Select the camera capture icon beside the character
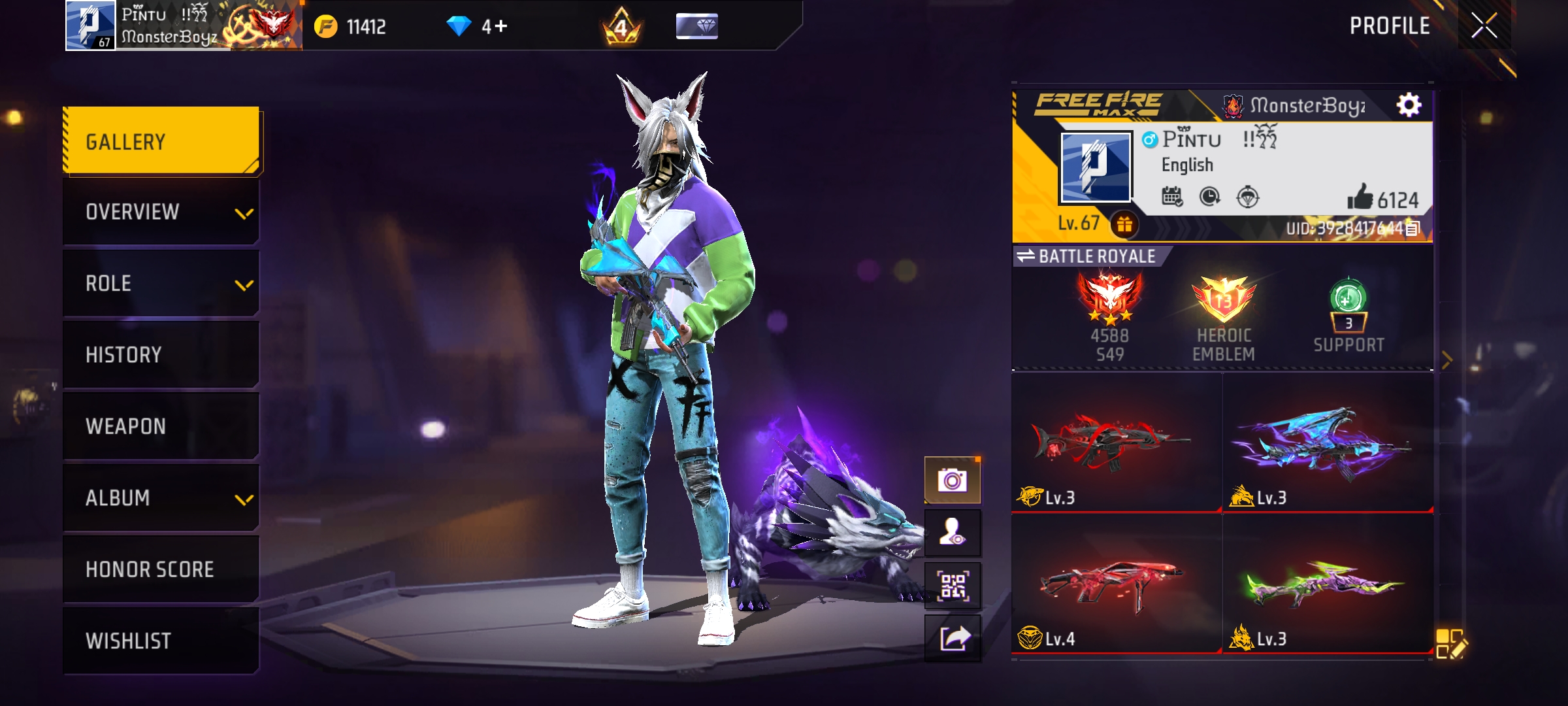The height and width of the screenshot is (706, 1568). click(953, 479)
